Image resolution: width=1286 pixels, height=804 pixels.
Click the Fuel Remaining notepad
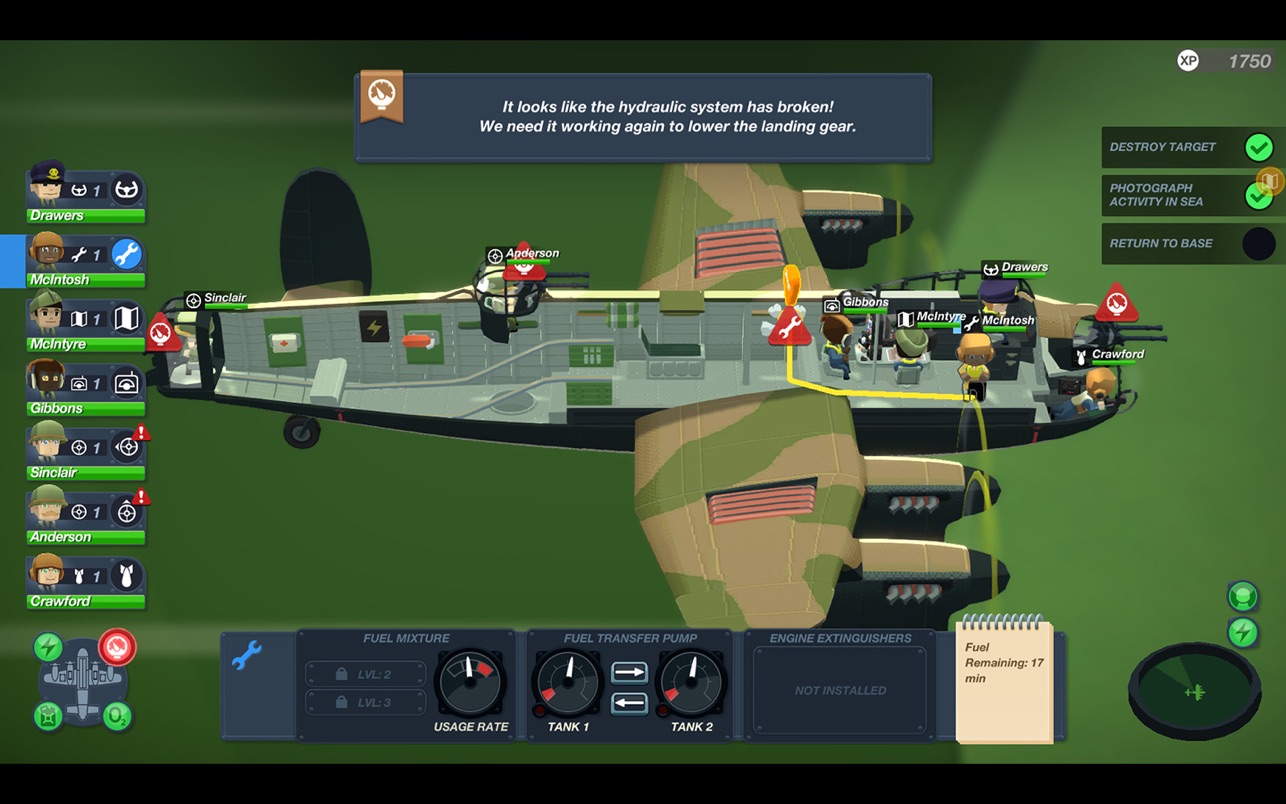1004,680
